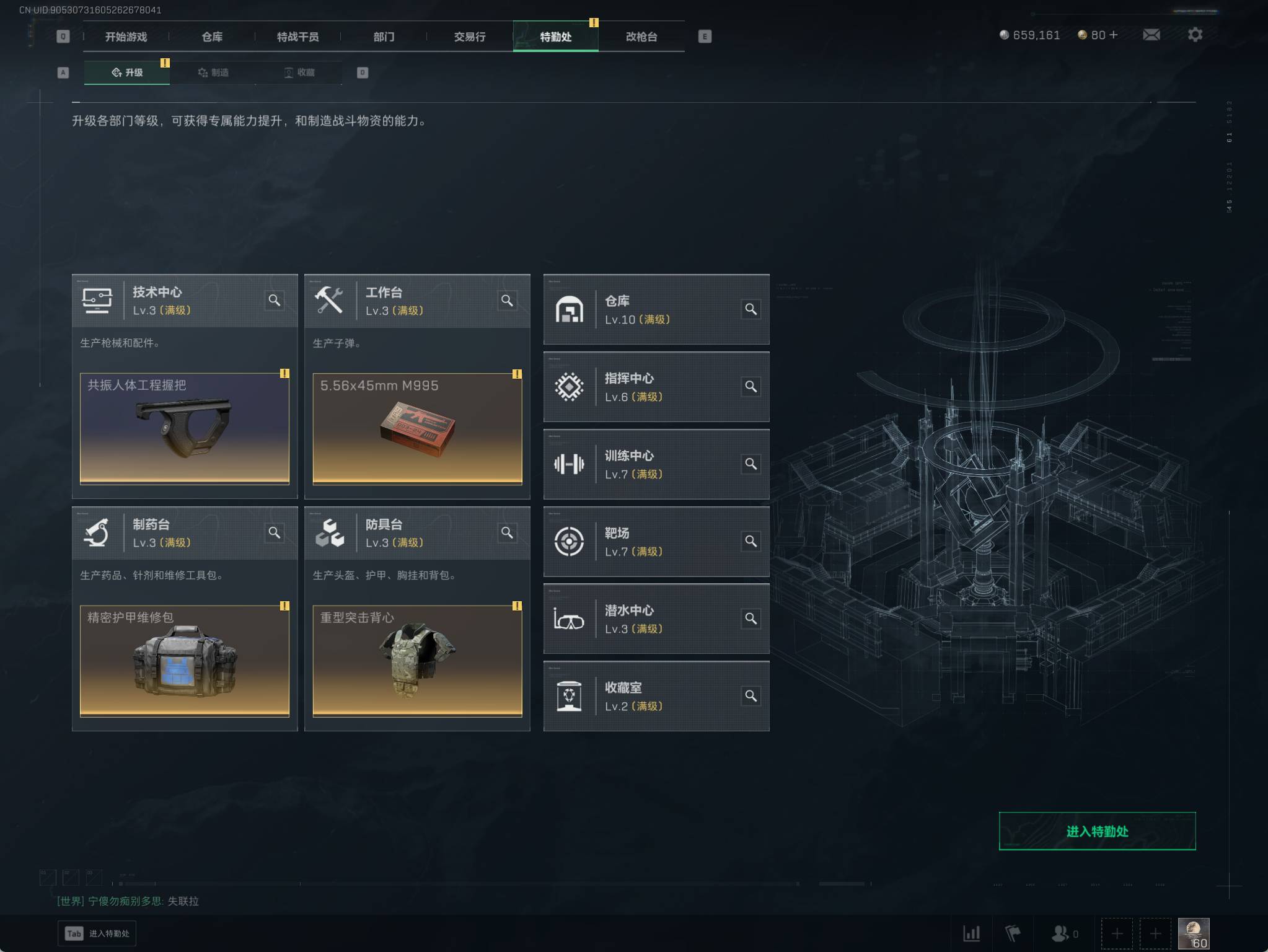Viewport: 1268px width, 952px height.
Task: Open the 收藏 sub-tab
Action: [x=299, y=73]
